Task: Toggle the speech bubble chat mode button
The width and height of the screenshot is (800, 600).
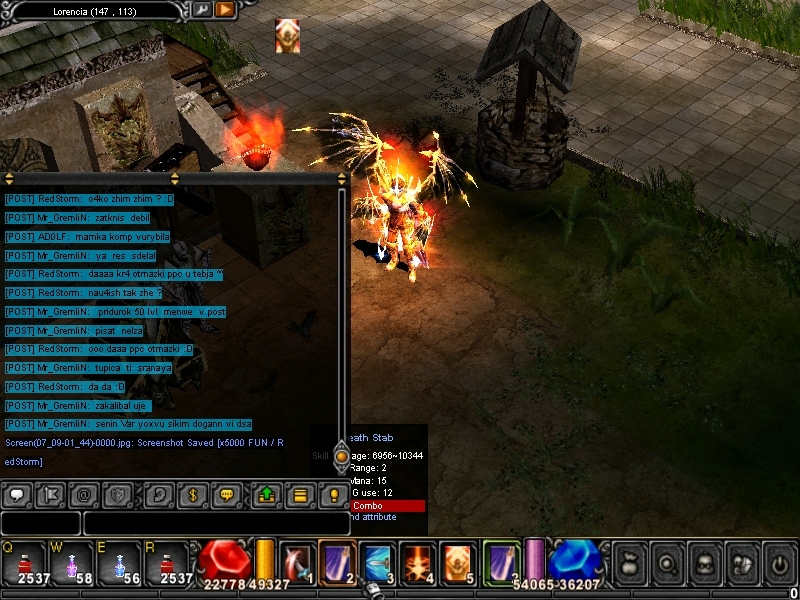Action: click(x=17, y=494)
